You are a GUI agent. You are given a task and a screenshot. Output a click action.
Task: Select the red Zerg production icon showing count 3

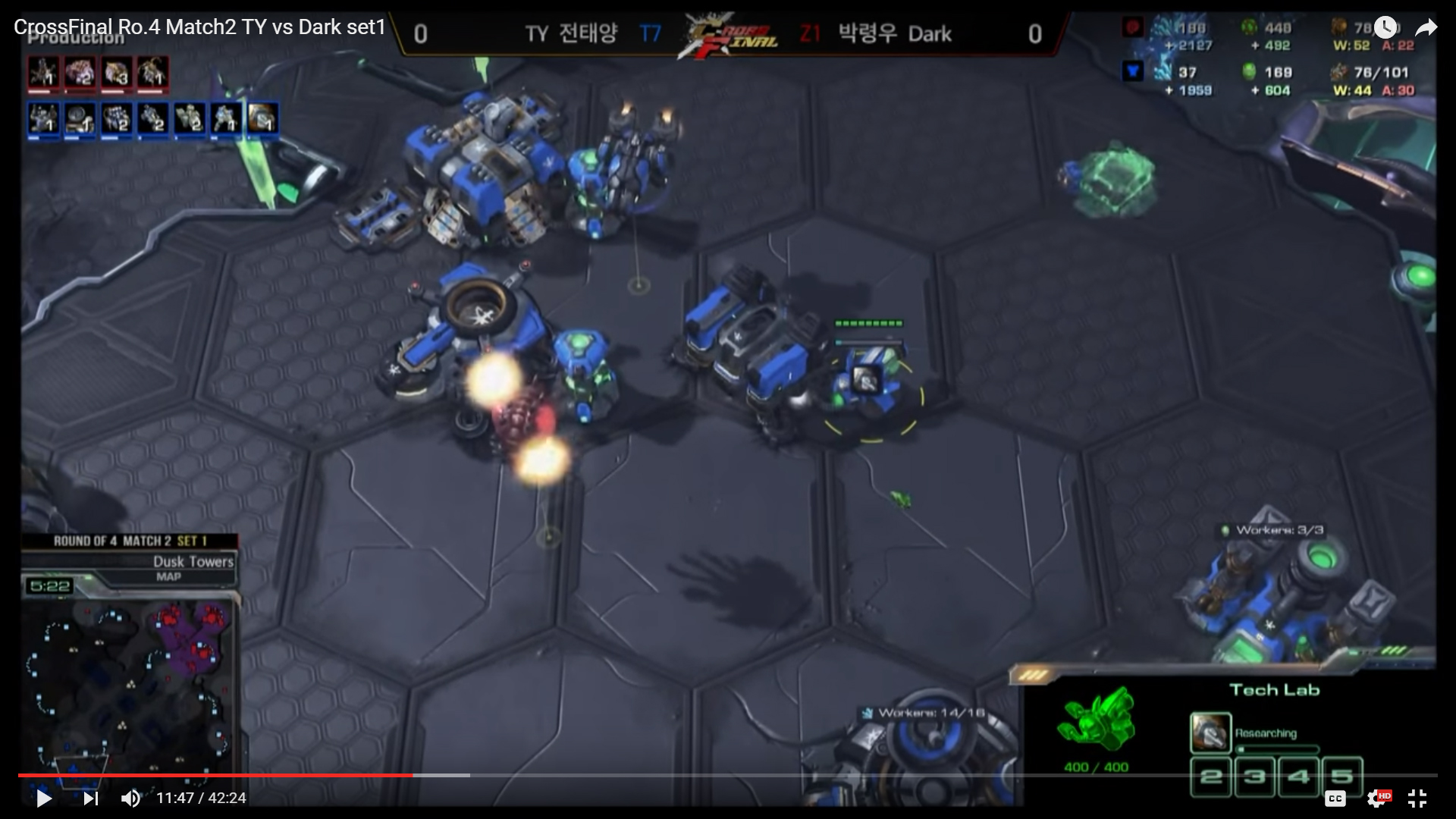click(x=116, y=74)
